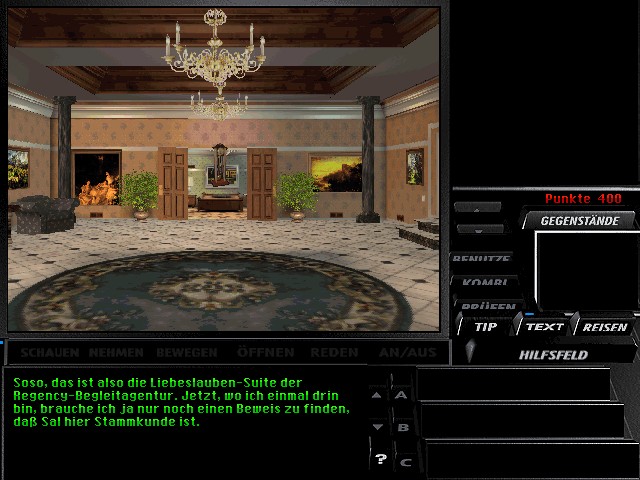Click the Benutze inventory button
The height and width of the screenshot is (480, 640).
pyautogui.click(x=482, y=260)
